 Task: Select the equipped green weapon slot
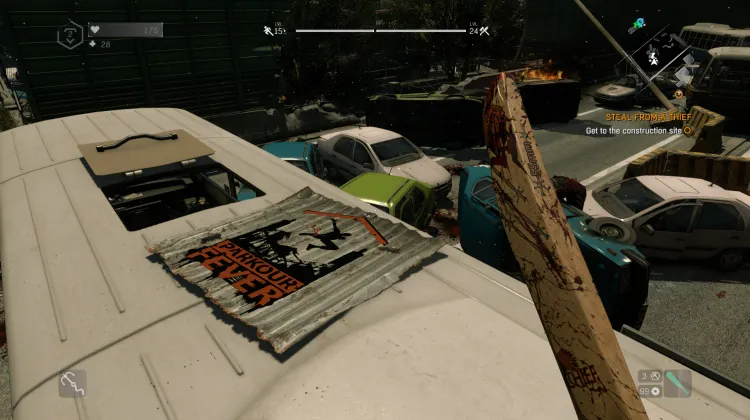pos(677,383)
